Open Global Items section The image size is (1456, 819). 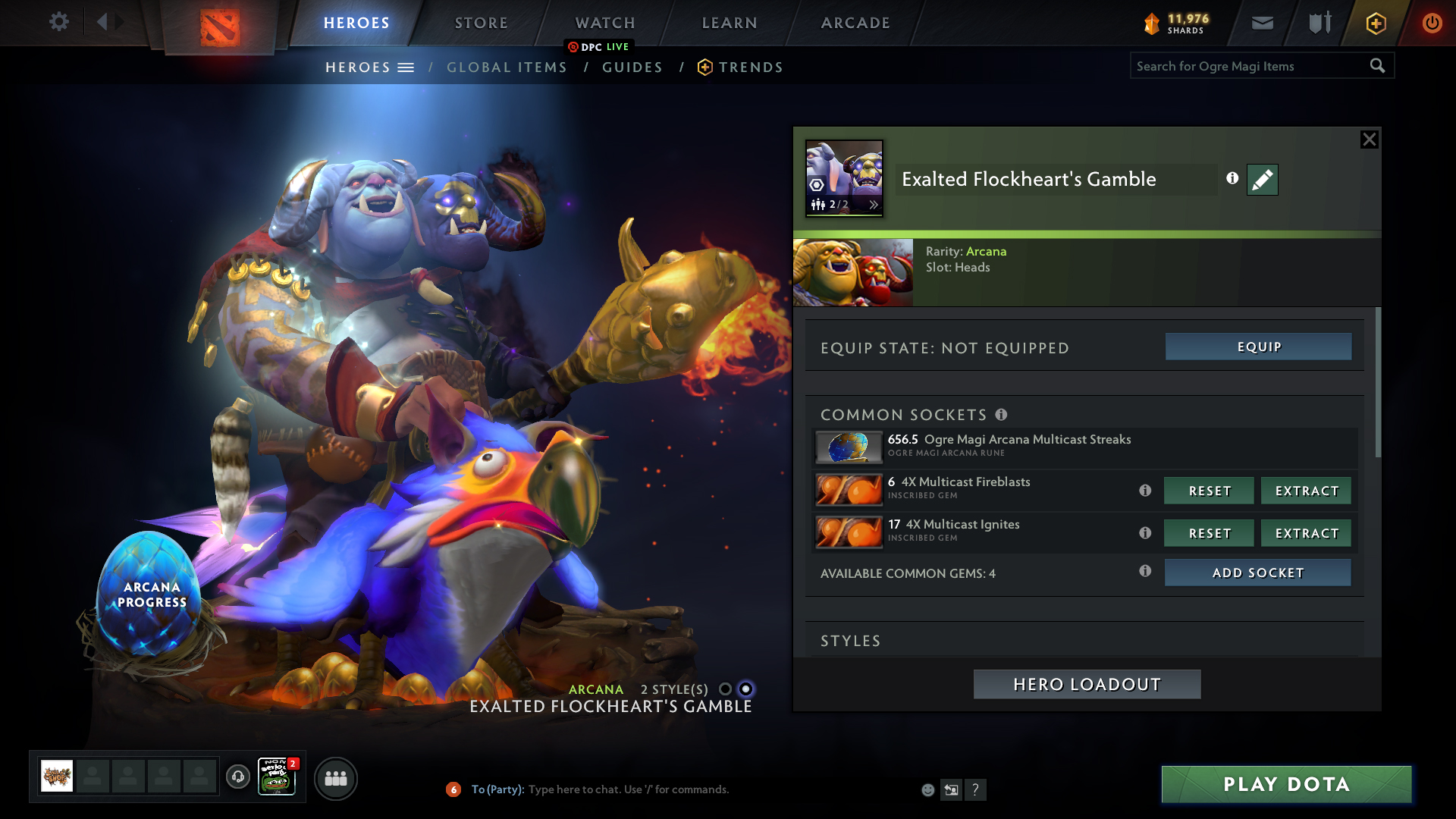(x=507, y=67)
